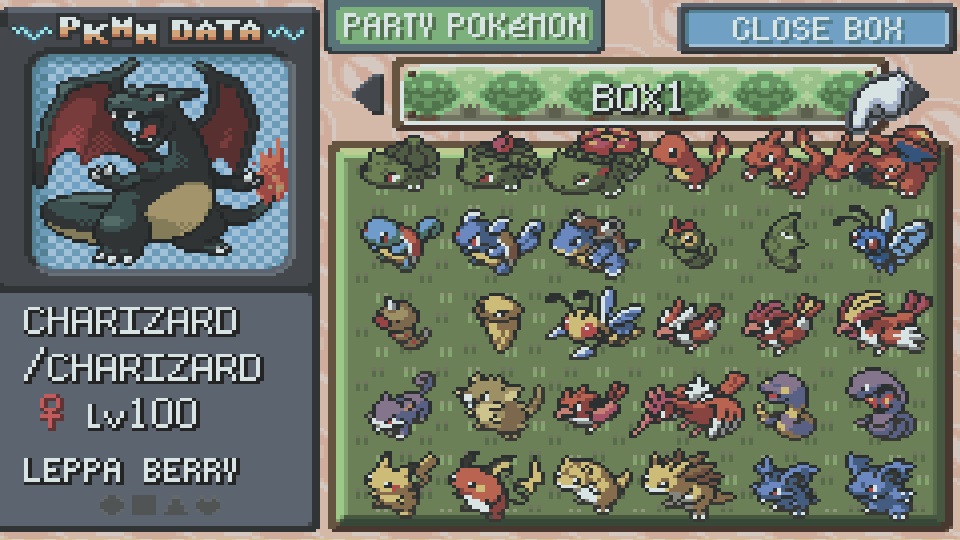Go to the previous box with the left arrow

point(368,95)
